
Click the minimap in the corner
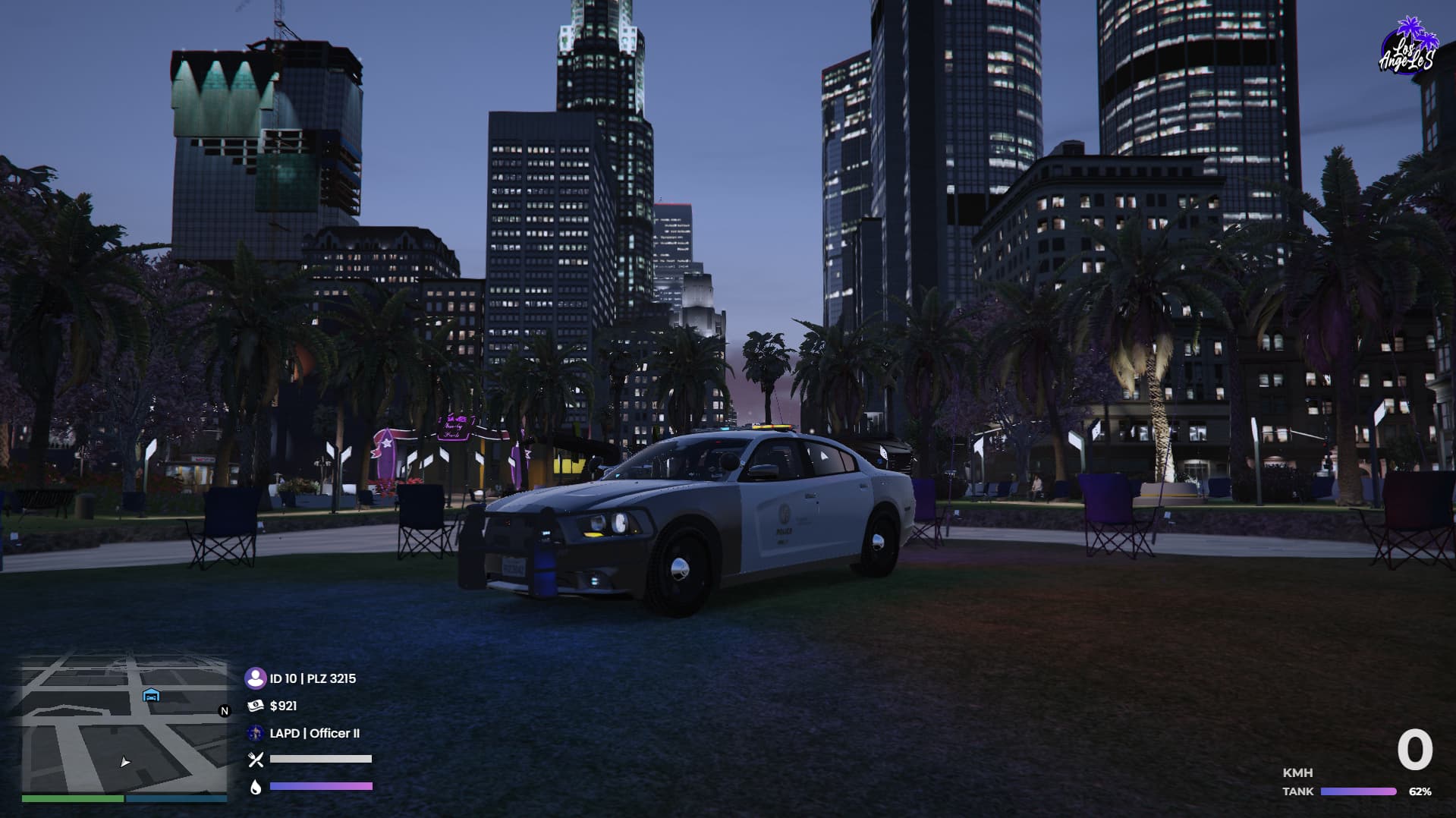pyautogui.click(x=124, y=725)
